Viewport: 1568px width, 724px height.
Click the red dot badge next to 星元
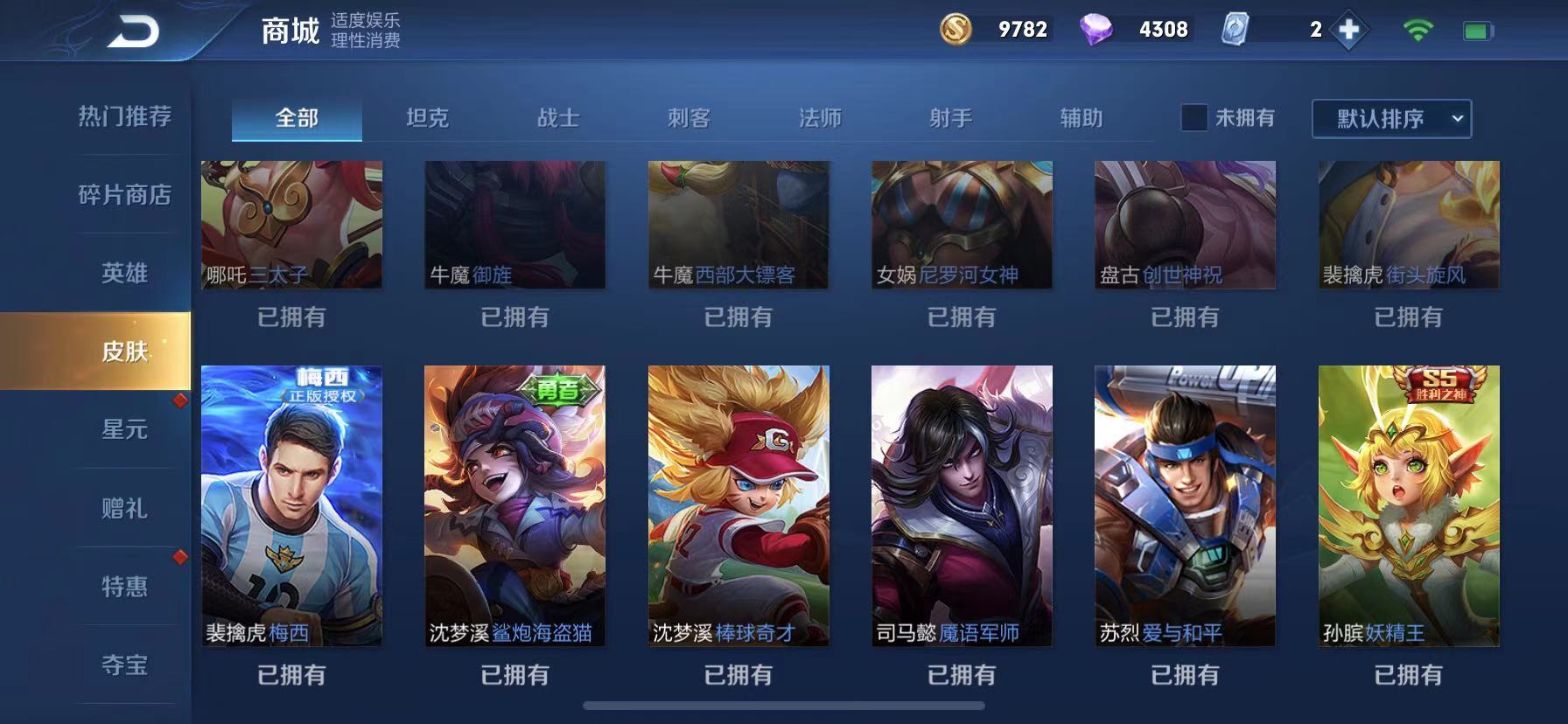click(181, 400)
